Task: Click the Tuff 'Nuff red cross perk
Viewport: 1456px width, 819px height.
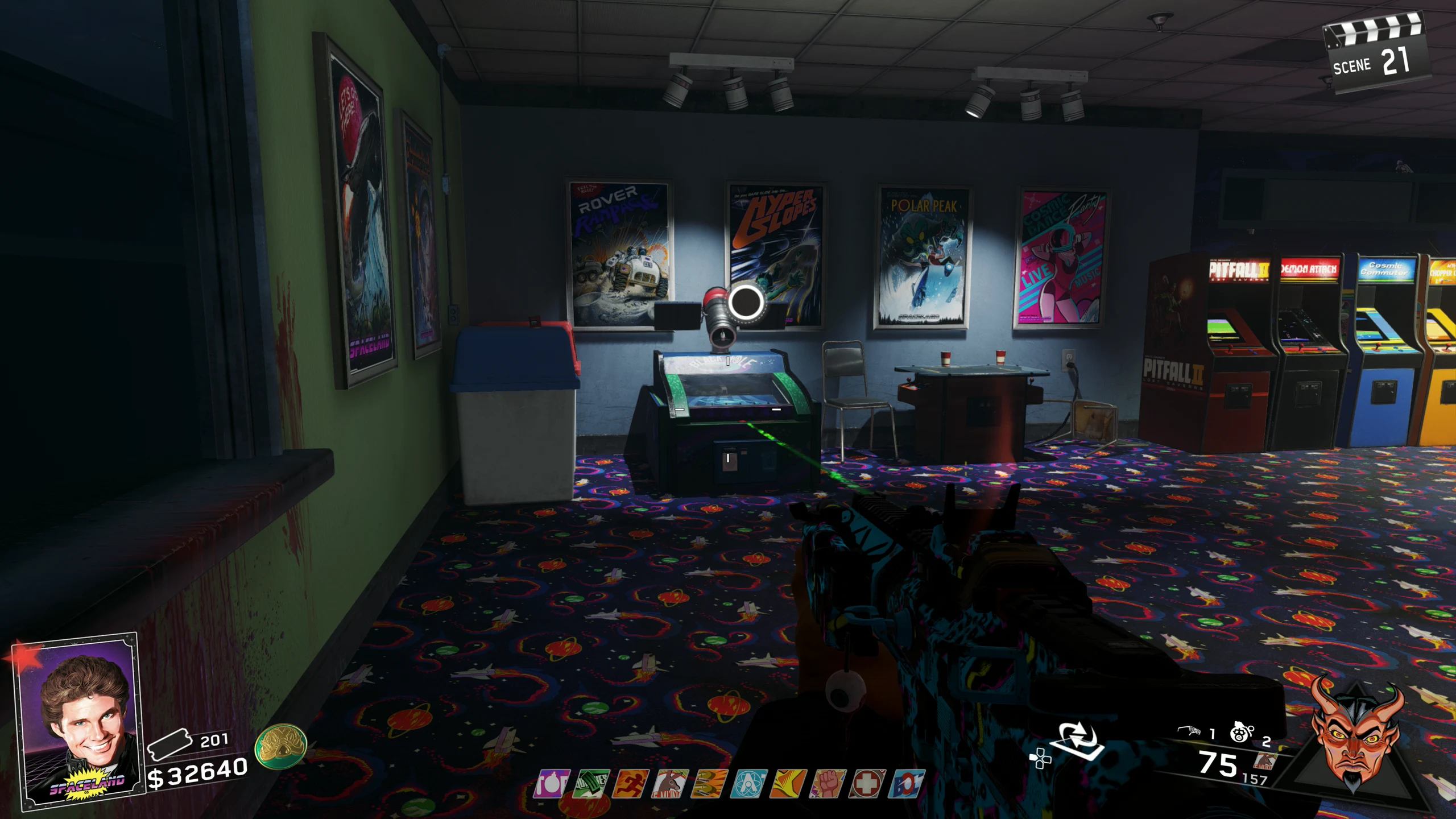Action: pos(868,784)
